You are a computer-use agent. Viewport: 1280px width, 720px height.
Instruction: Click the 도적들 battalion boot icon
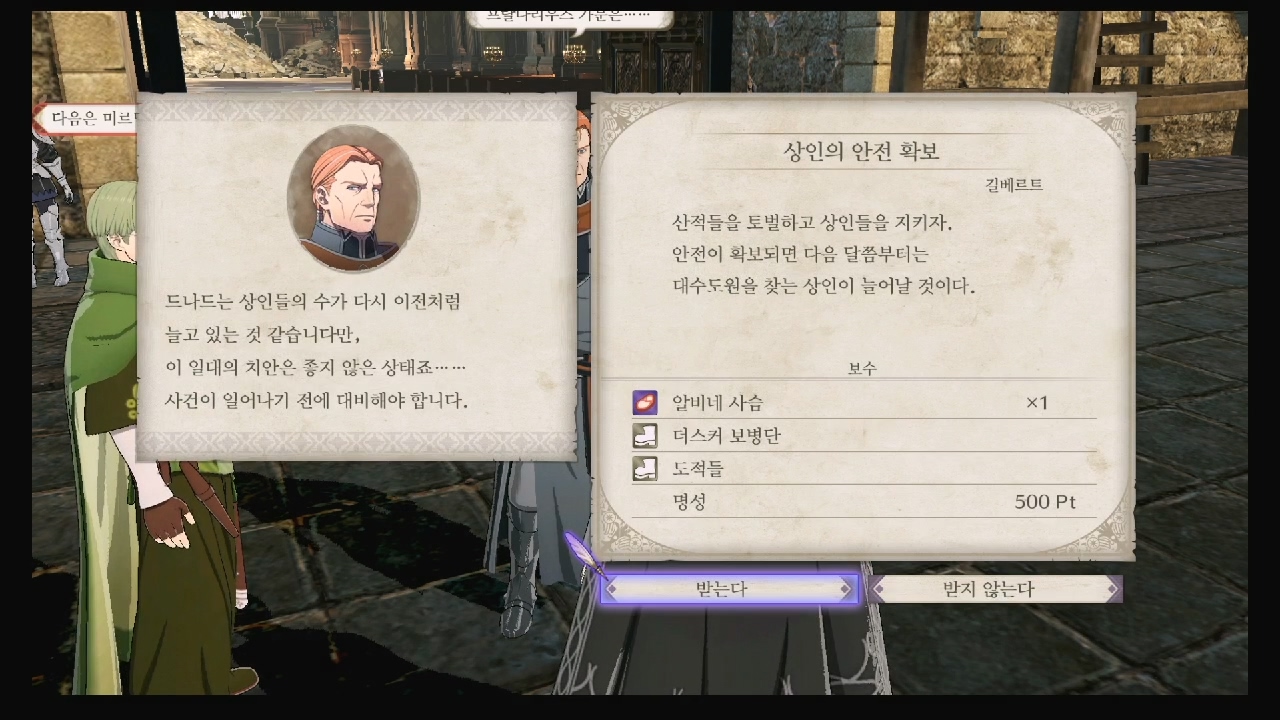tap(645, 466)
